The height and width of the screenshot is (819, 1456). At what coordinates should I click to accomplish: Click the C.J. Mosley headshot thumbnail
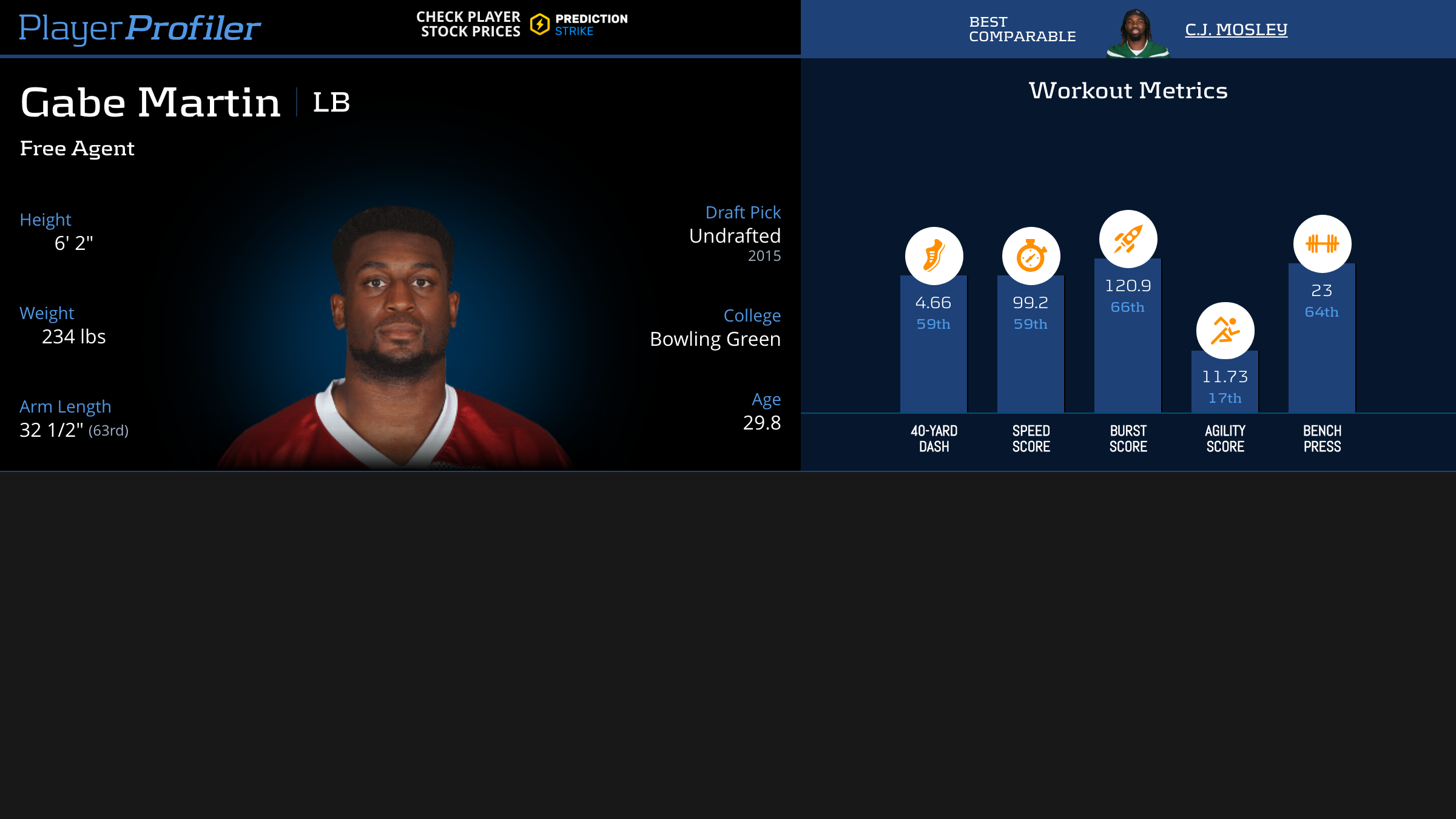[1137, 33]
